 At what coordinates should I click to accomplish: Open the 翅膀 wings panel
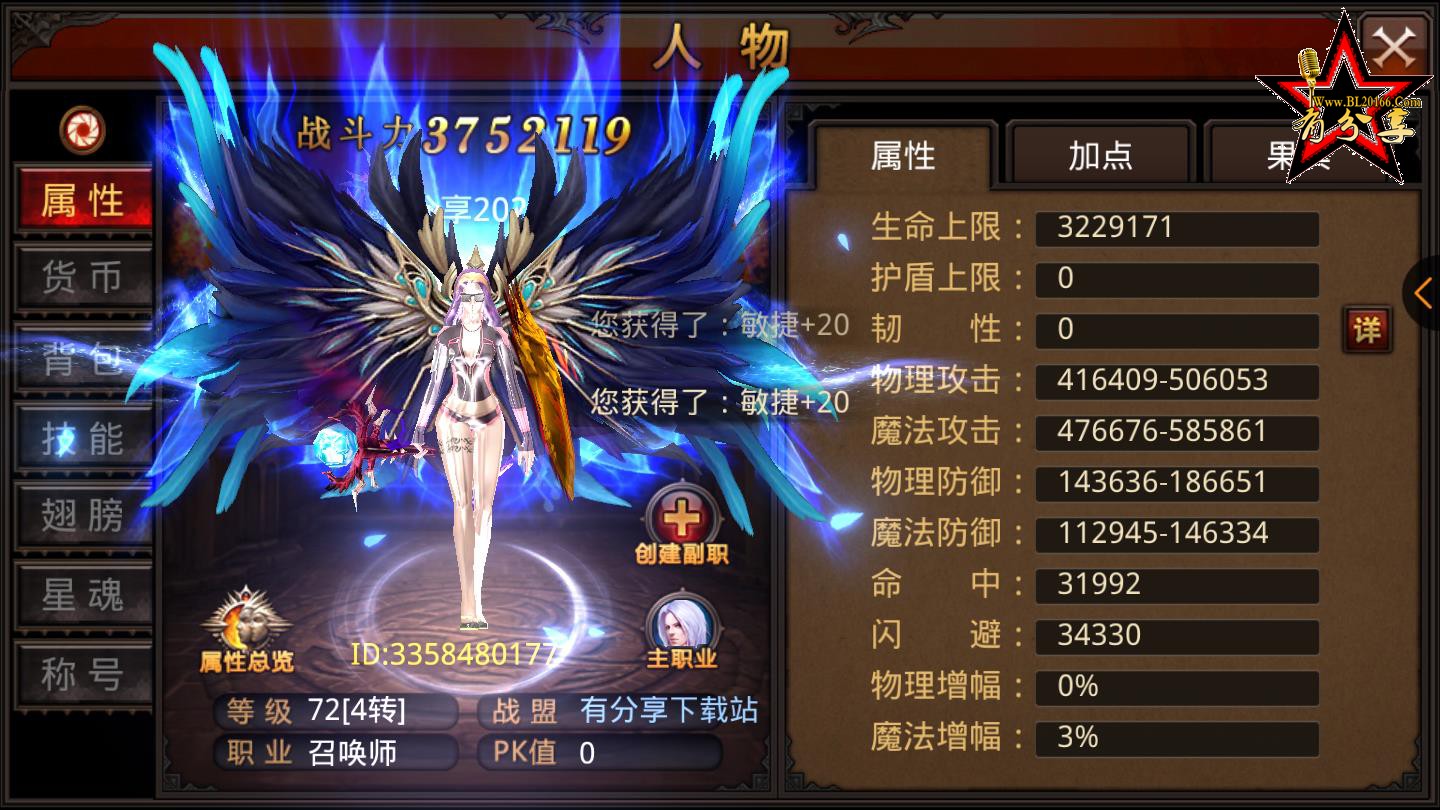pos(82,517)
